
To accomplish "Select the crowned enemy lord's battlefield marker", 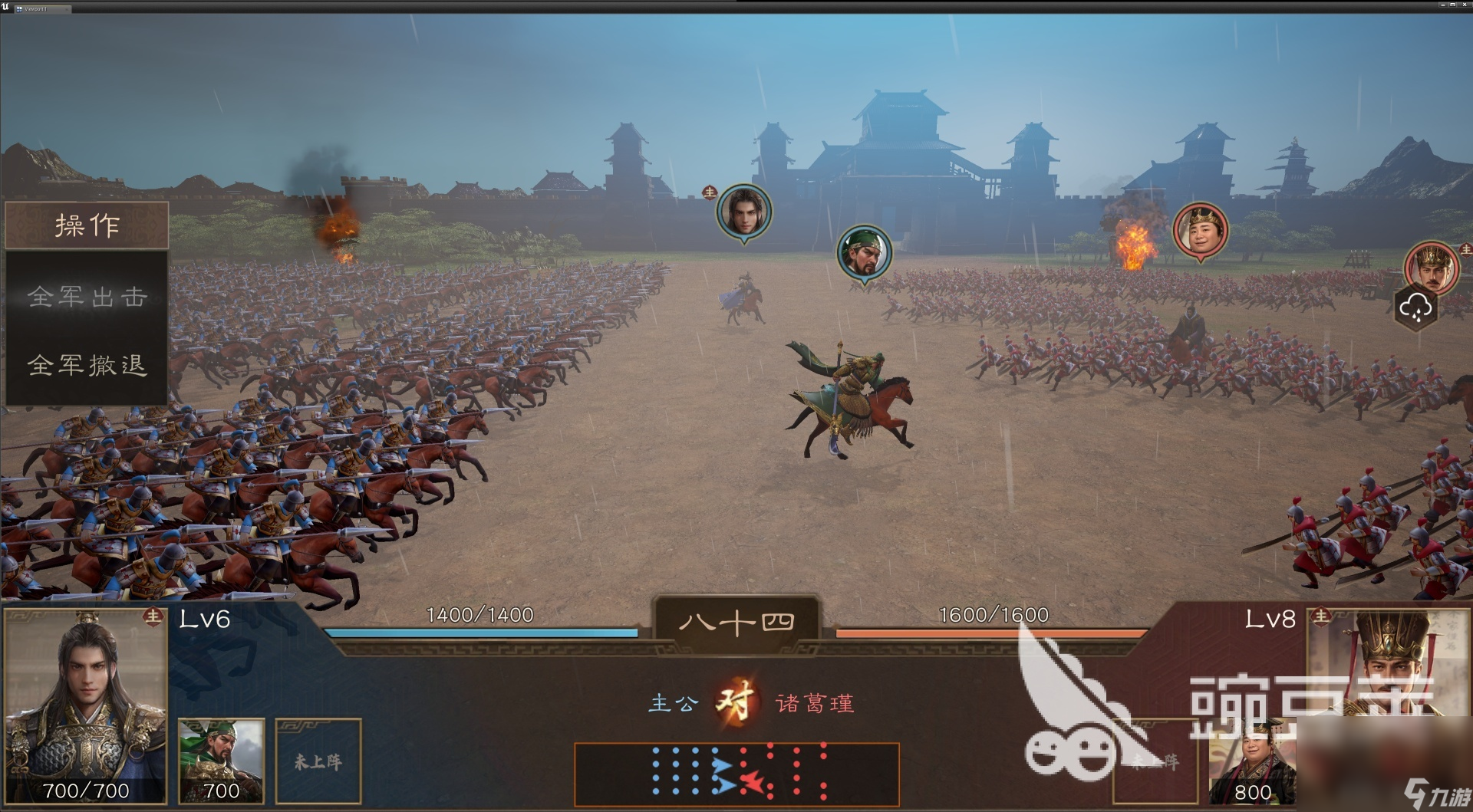I will 1431,268.
